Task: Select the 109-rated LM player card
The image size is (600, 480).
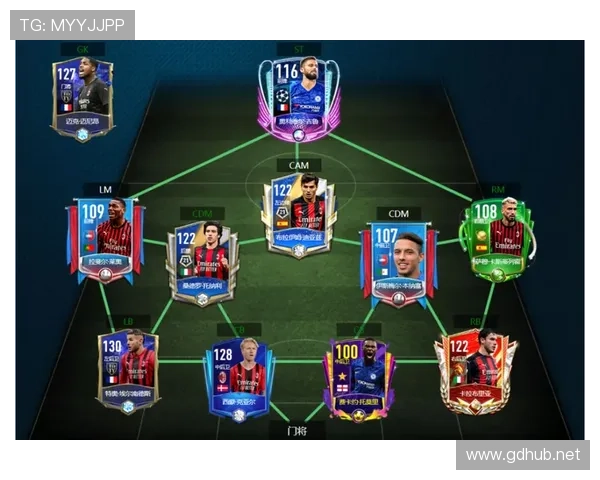Action: click(x=105, y=240)
